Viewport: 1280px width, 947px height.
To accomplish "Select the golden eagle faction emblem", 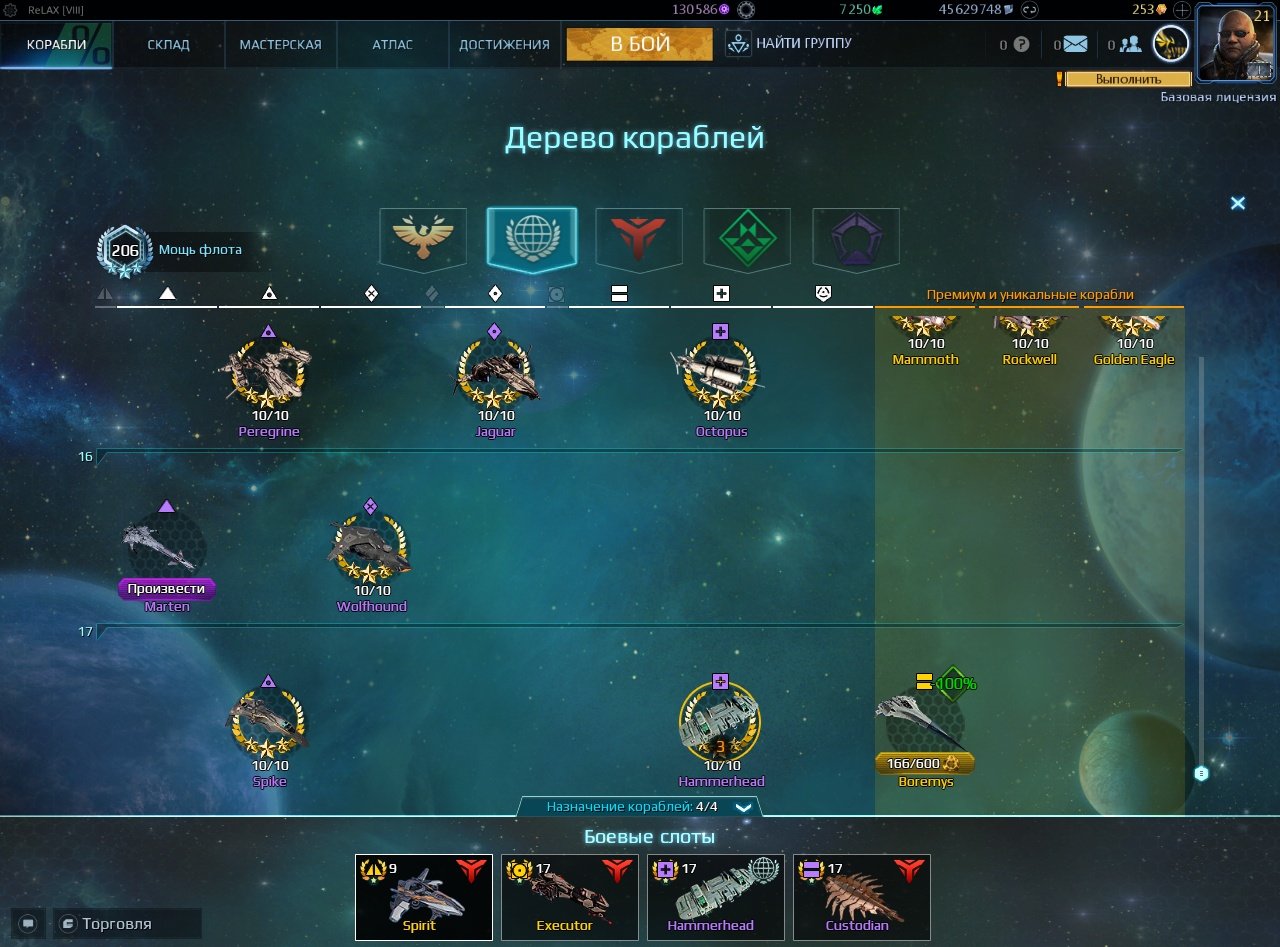I will (423, 237).
